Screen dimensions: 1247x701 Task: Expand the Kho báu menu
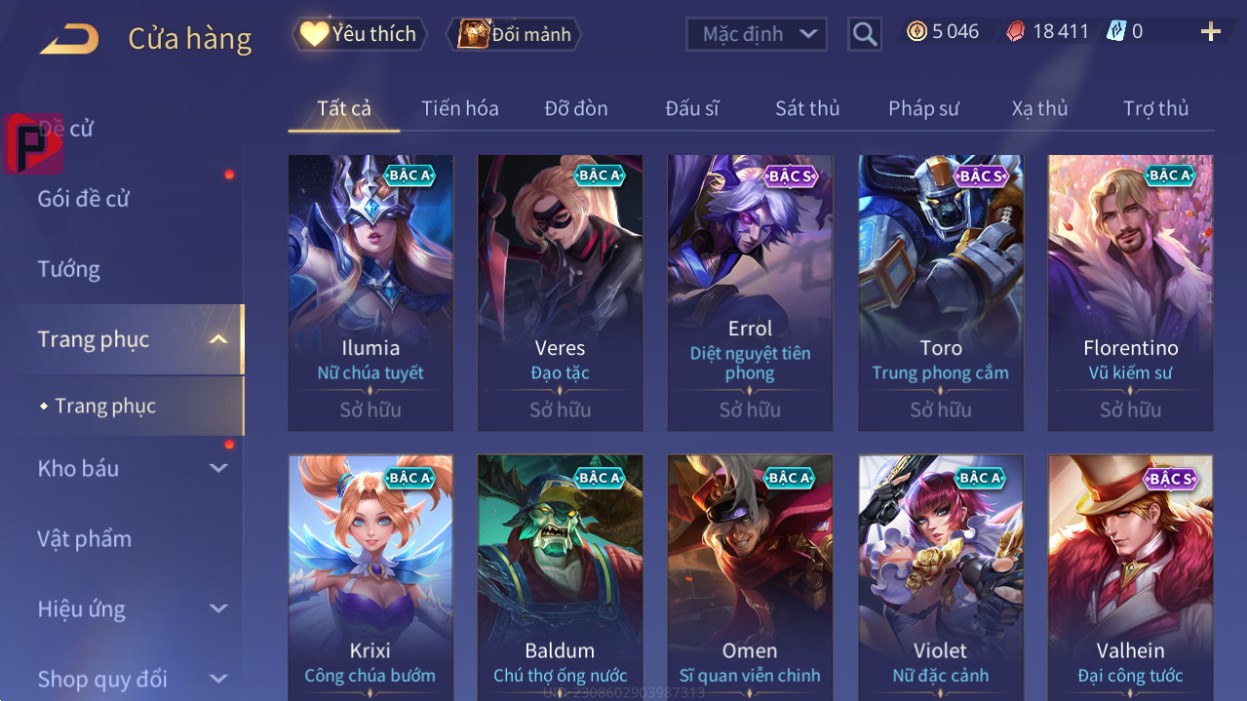130,468
